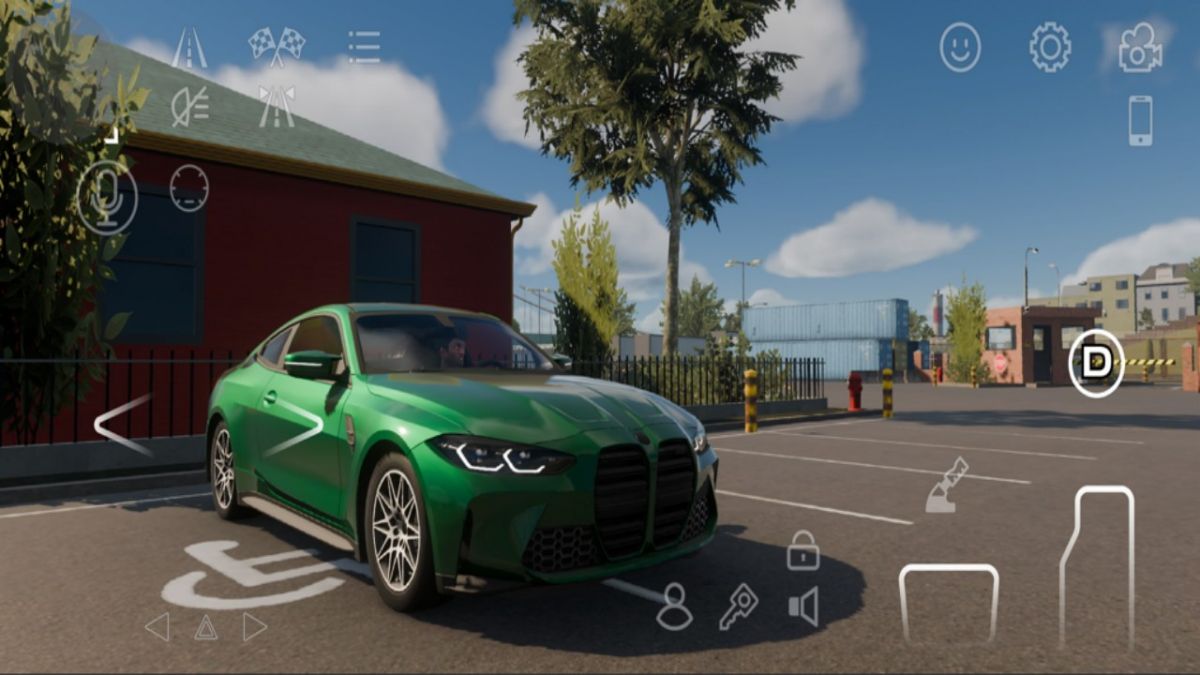Sound the horn
This screenshot has height=675, width=1200.
(x=803, y=607)
